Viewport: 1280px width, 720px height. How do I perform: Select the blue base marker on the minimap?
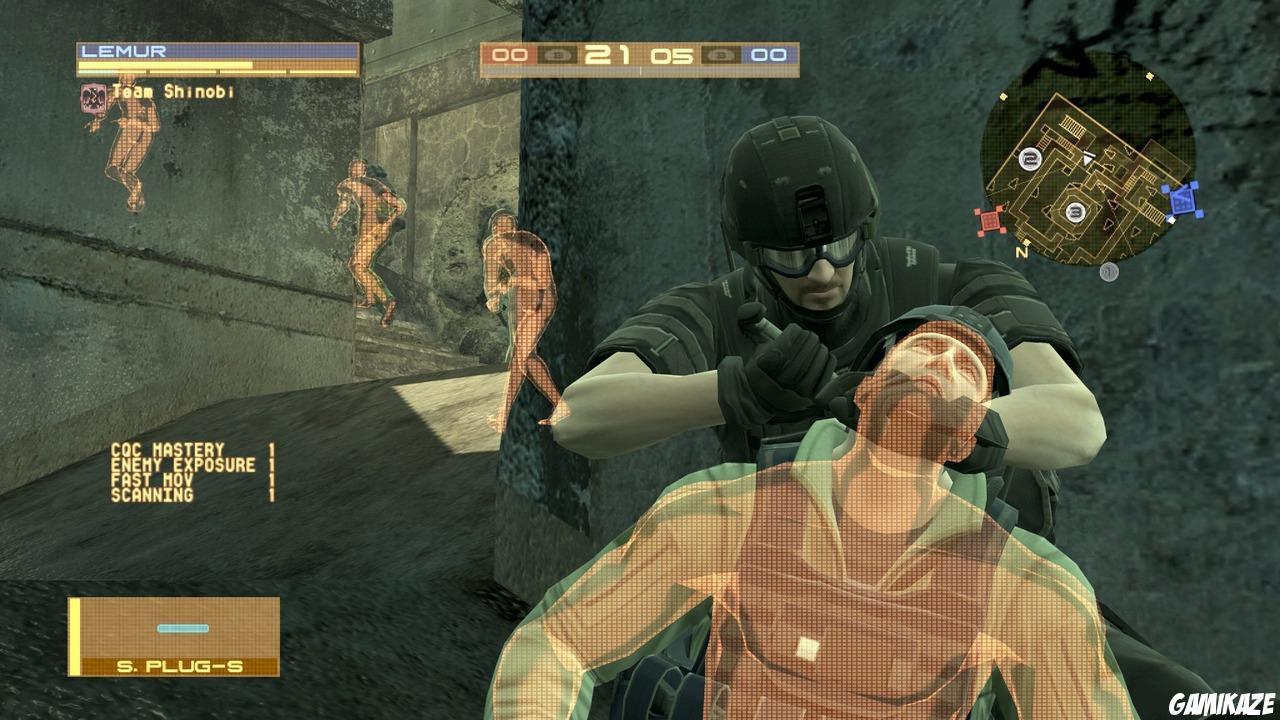coord(1184,199)
